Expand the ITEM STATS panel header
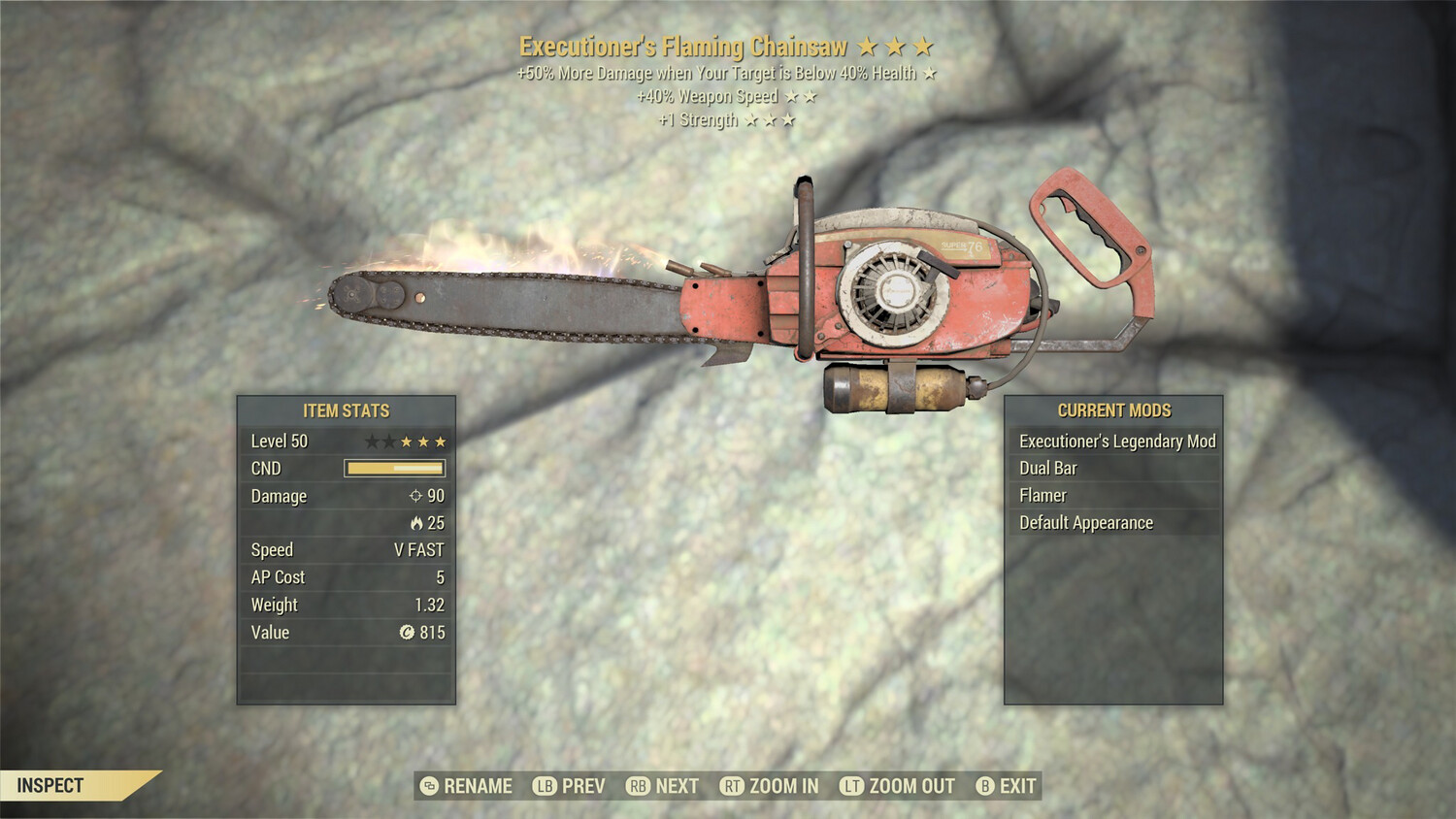1456x819 pixels. tap(345, 410)
